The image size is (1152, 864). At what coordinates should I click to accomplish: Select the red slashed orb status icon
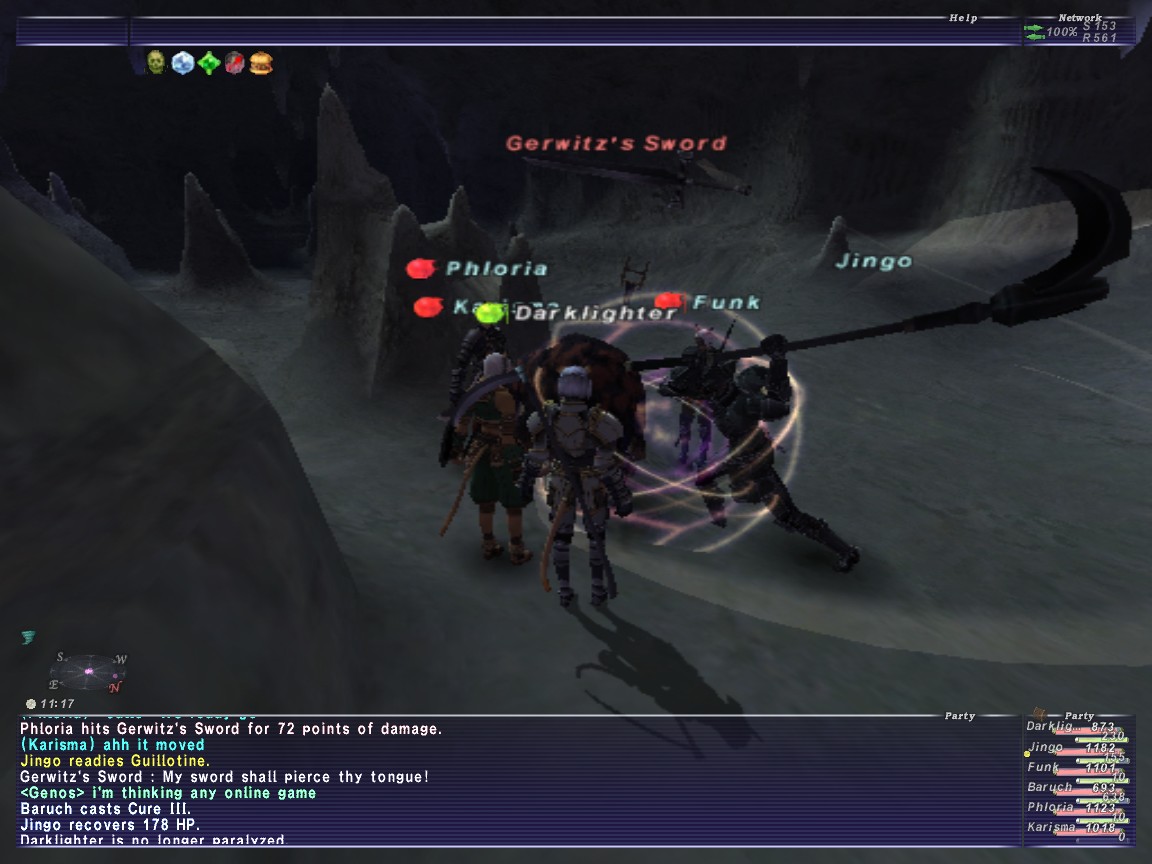click(x=234, y=63)
